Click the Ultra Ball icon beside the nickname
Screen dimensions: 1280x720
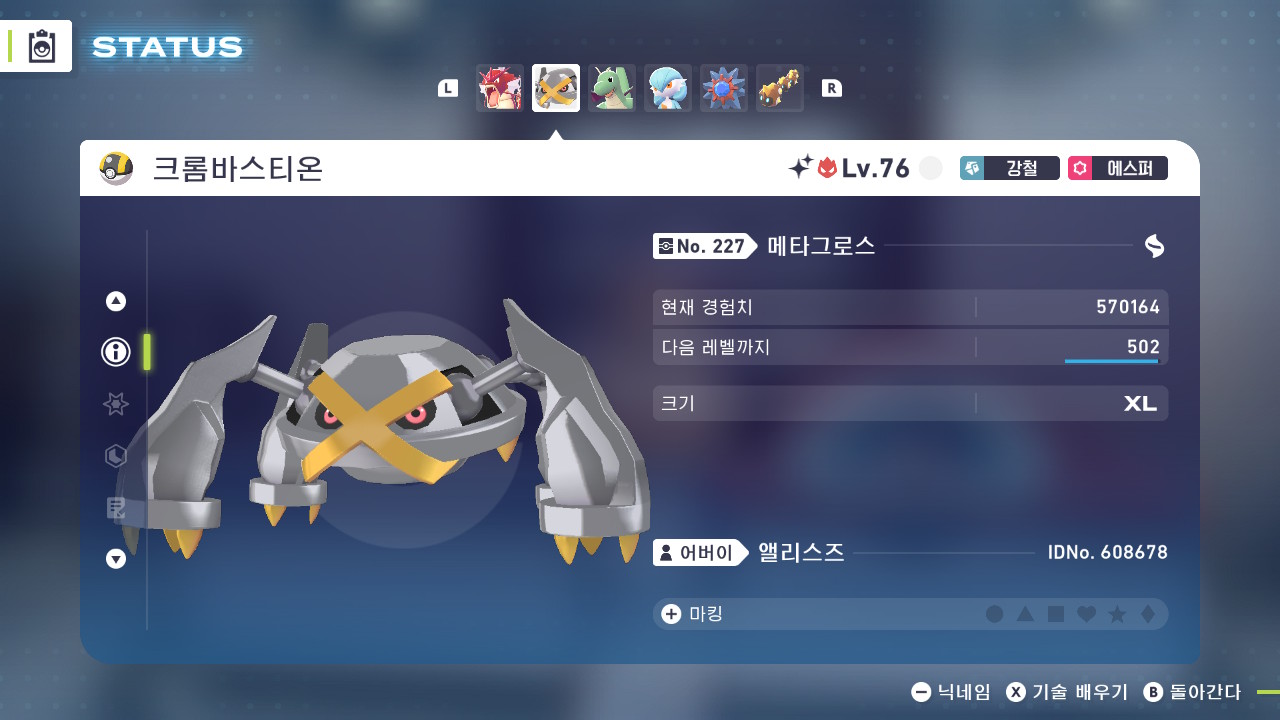click(x=114, y=168)
